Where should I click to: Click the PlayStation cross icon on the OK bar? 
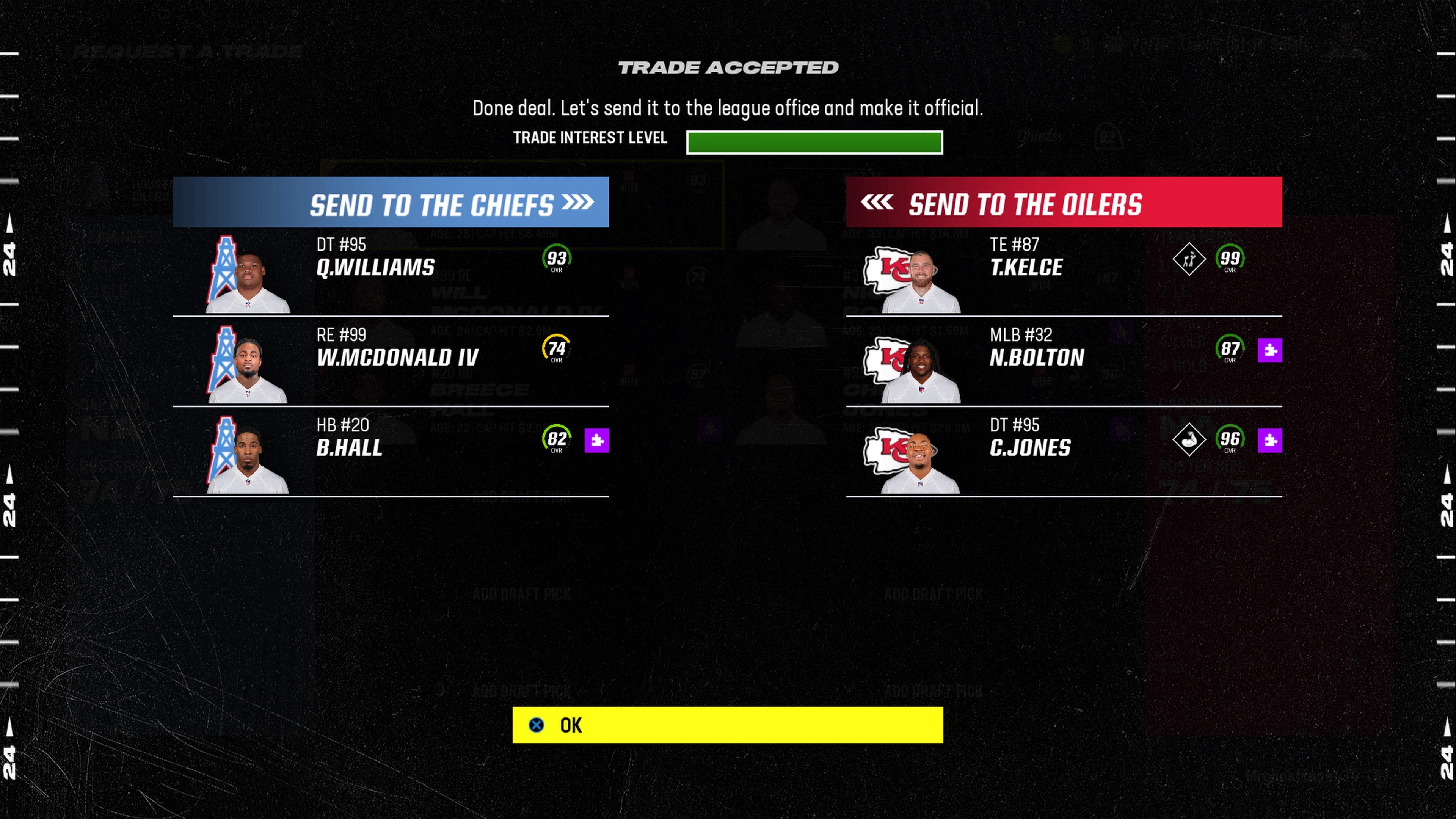(535, 725)
